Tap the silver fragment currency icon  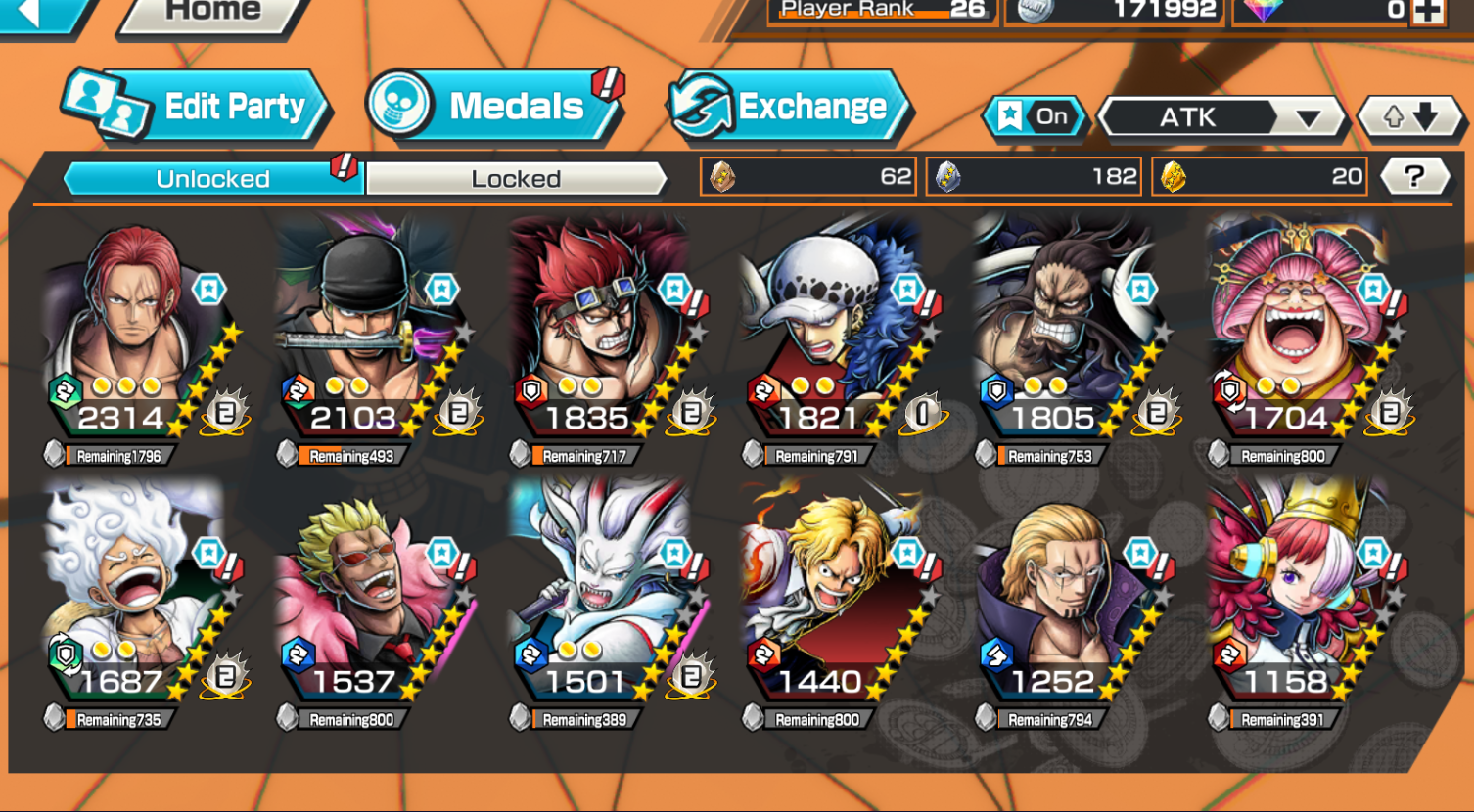946,176
